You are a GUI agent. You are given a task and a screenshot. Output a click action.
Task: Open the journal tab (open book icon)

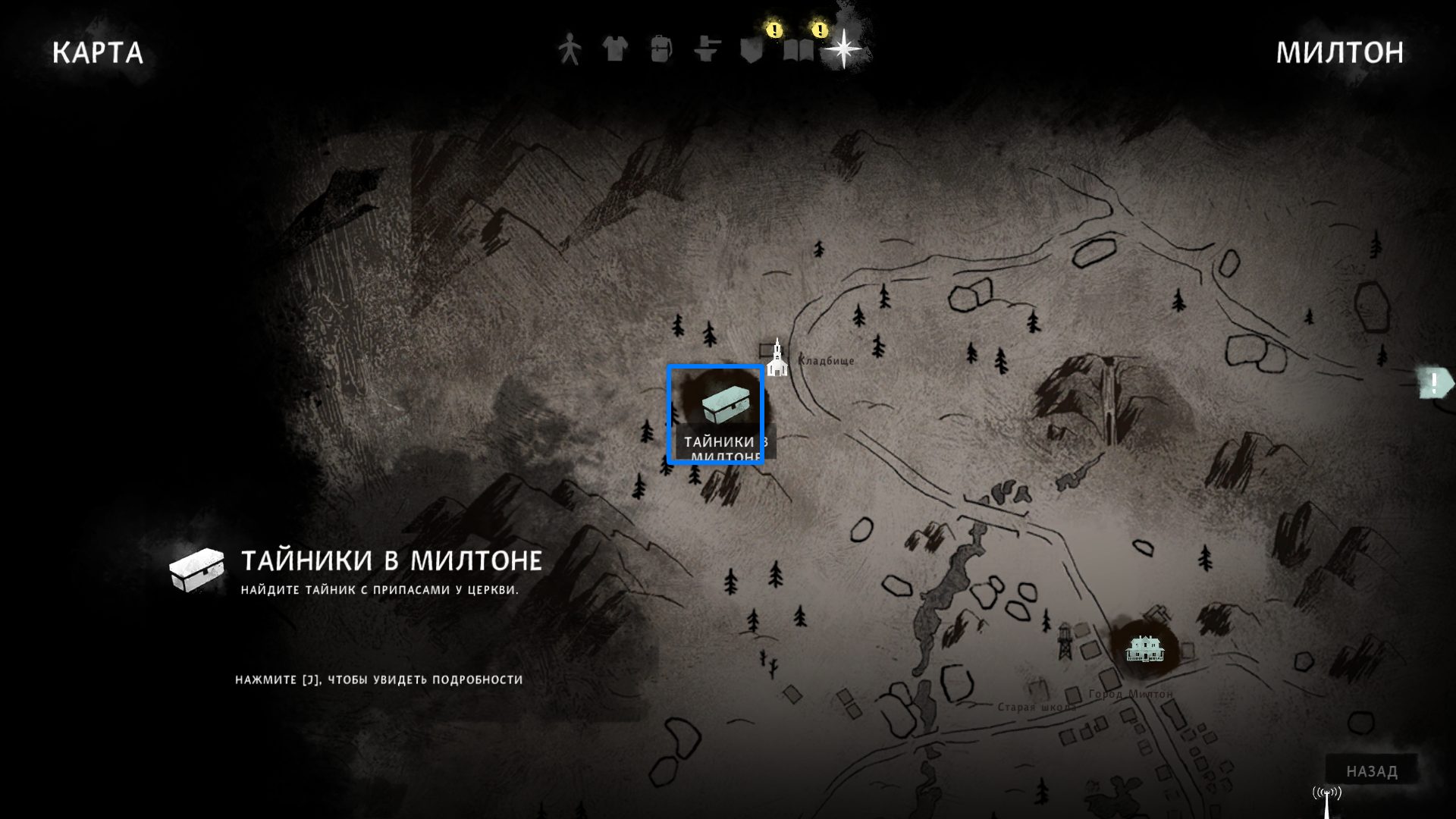pos(798,51)
